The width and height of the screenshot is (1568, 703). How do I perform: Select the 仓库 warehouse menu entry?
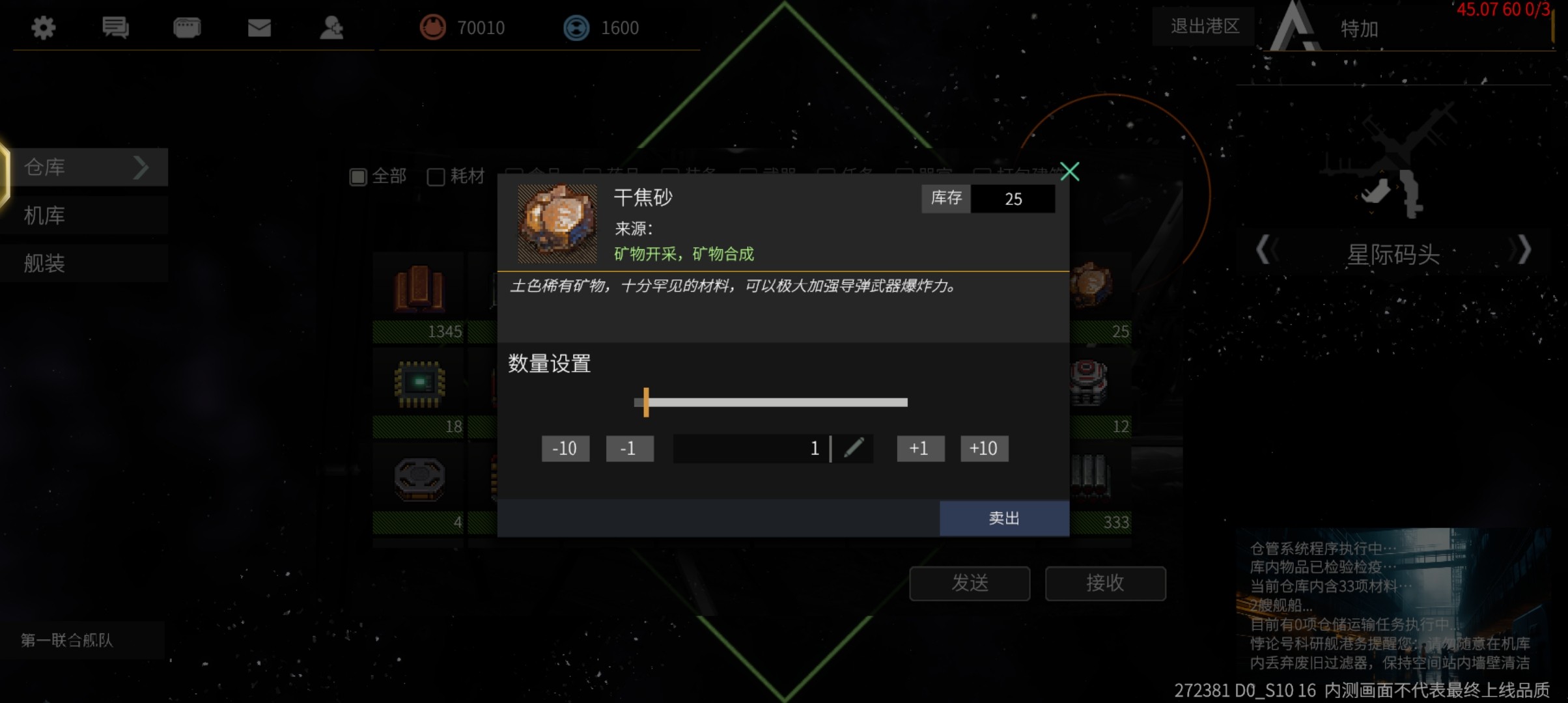pos(85,167)
